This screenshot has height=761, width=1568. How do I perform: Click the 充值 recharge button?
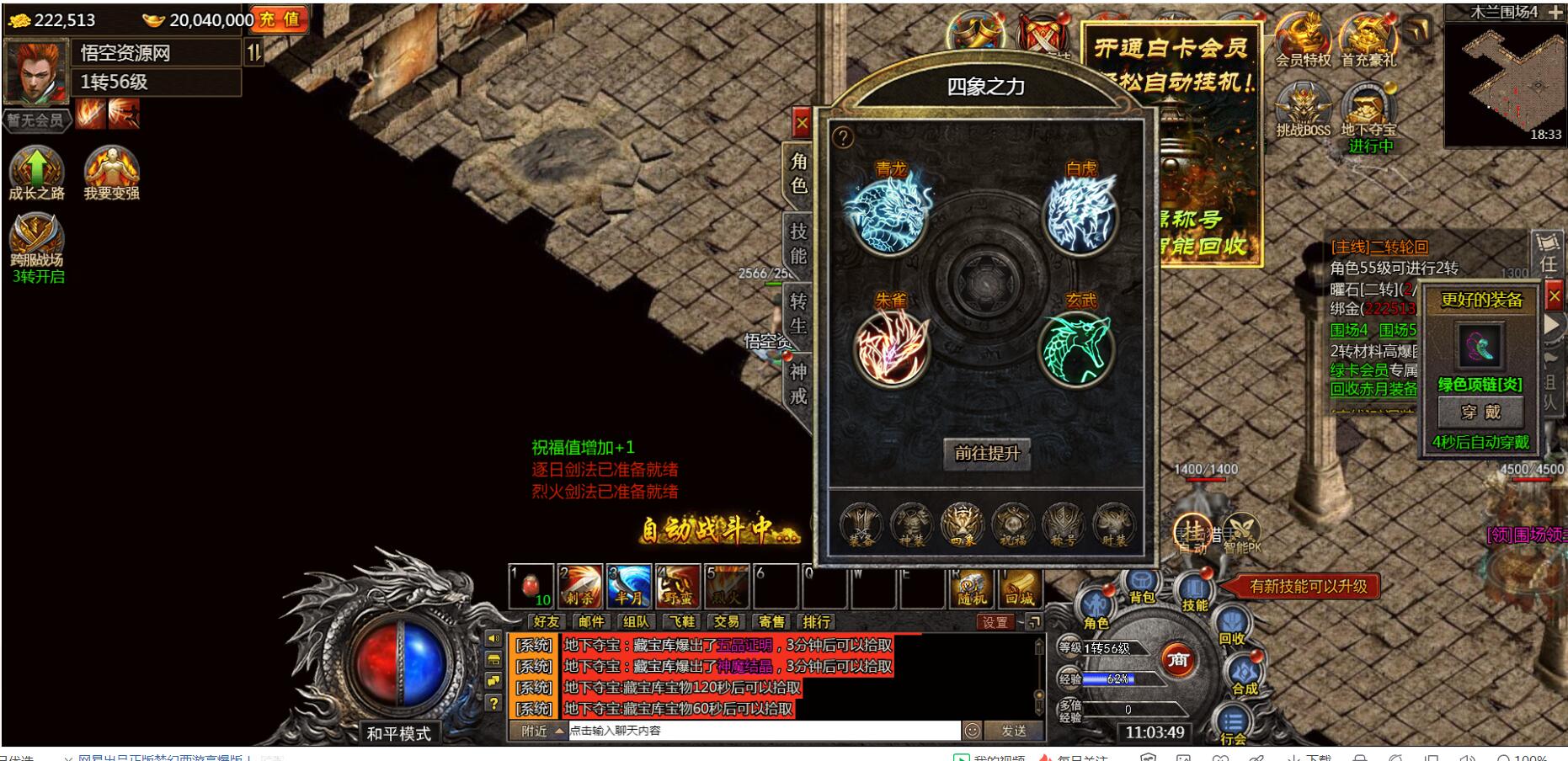[x=280, y=19]
